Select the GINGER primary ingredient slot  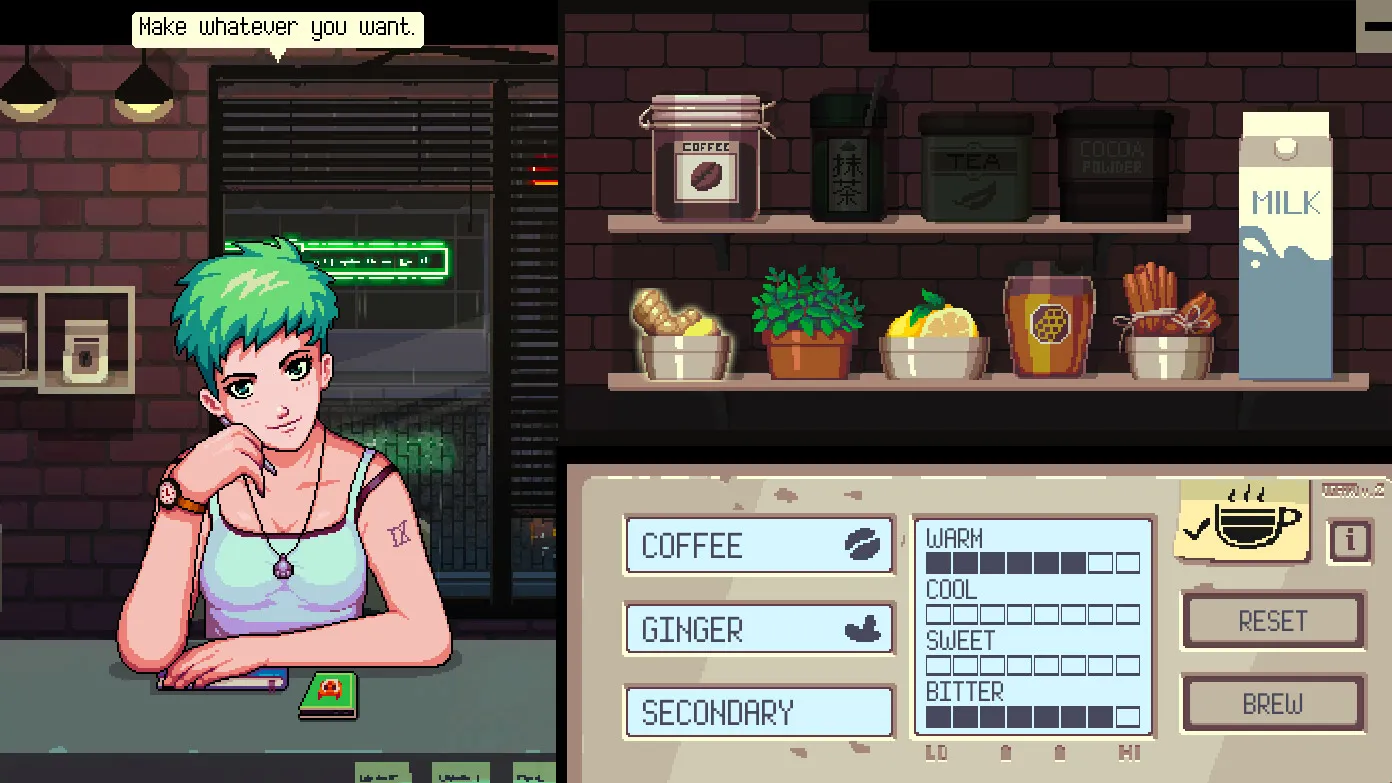click(759, 629)
